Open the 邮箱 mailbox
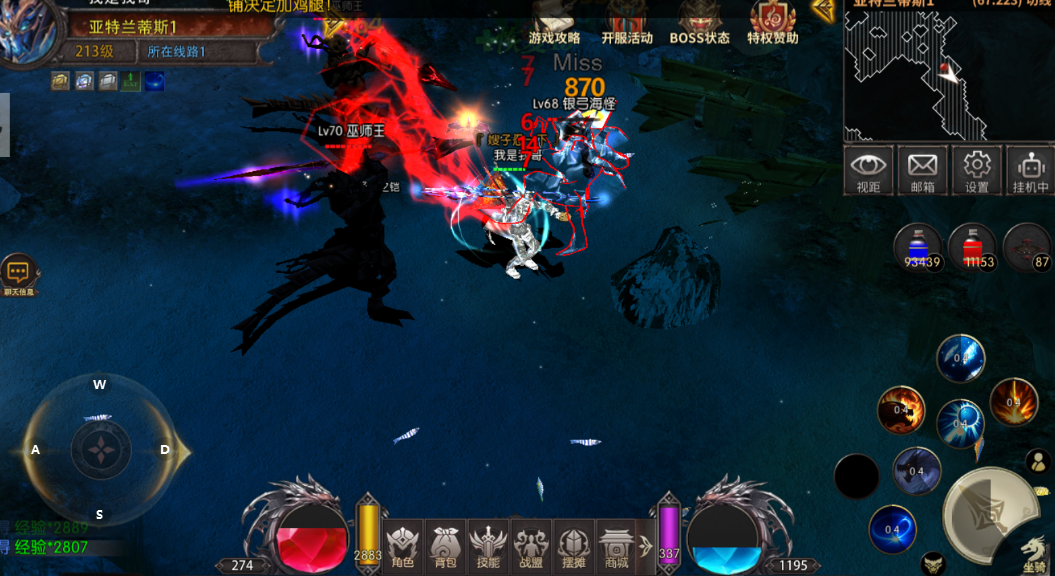Viewport: 1055px width, 576px height. click(922, 171)
